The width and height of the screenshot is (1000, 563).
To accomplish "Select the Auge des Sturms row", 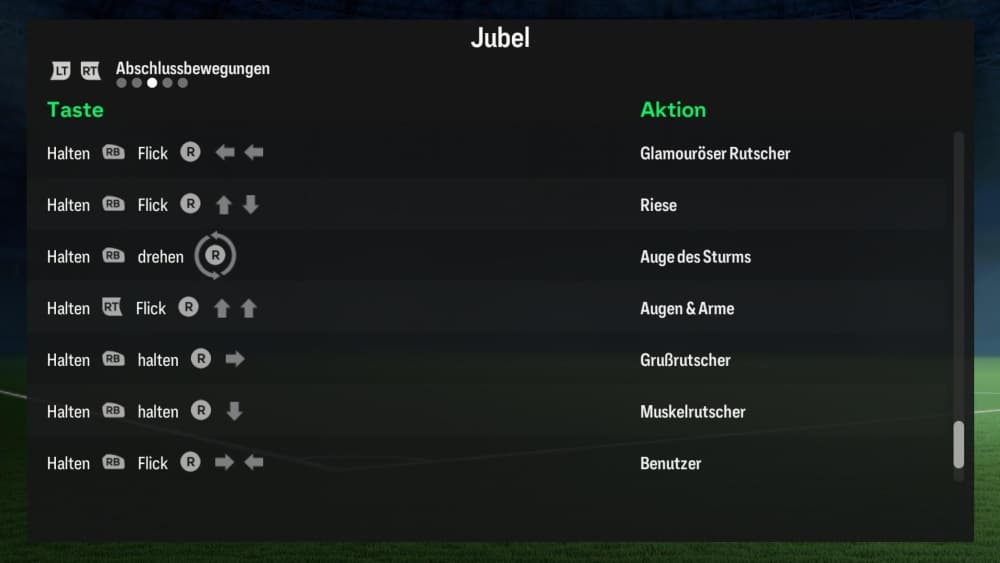I will 695,257.
